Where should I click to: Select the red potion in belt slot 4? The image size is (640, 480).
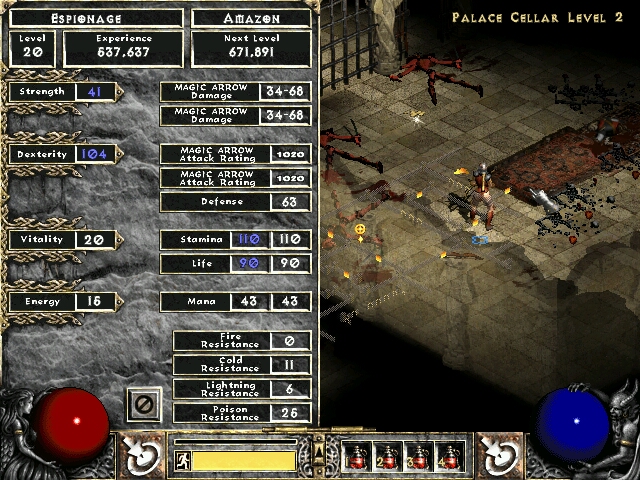coord(449,456)
